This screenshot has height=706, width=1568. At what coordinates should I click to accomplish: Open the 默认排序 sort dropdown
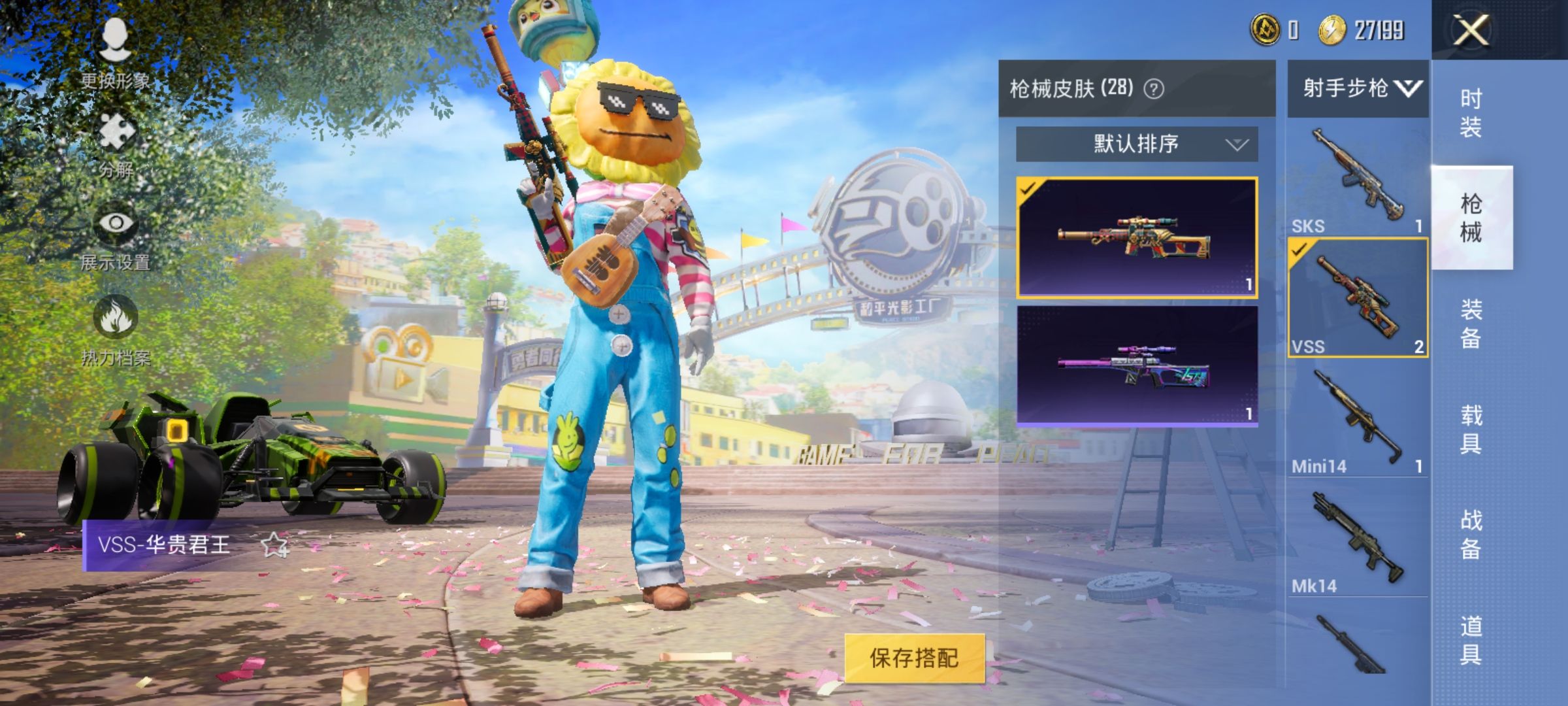[x=1136, y=144]
